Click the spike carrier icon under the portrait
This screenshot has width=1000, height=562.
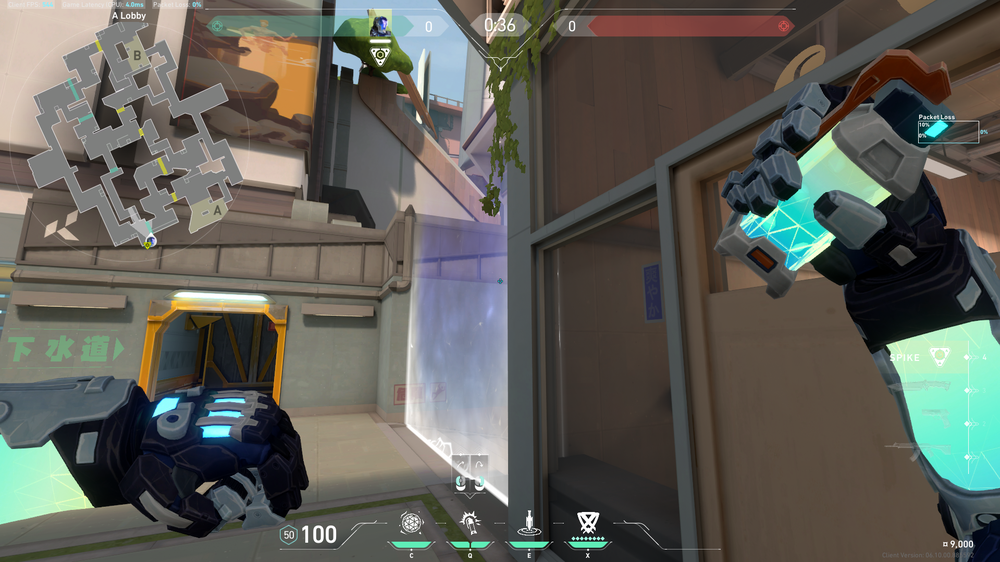point(380,56)
